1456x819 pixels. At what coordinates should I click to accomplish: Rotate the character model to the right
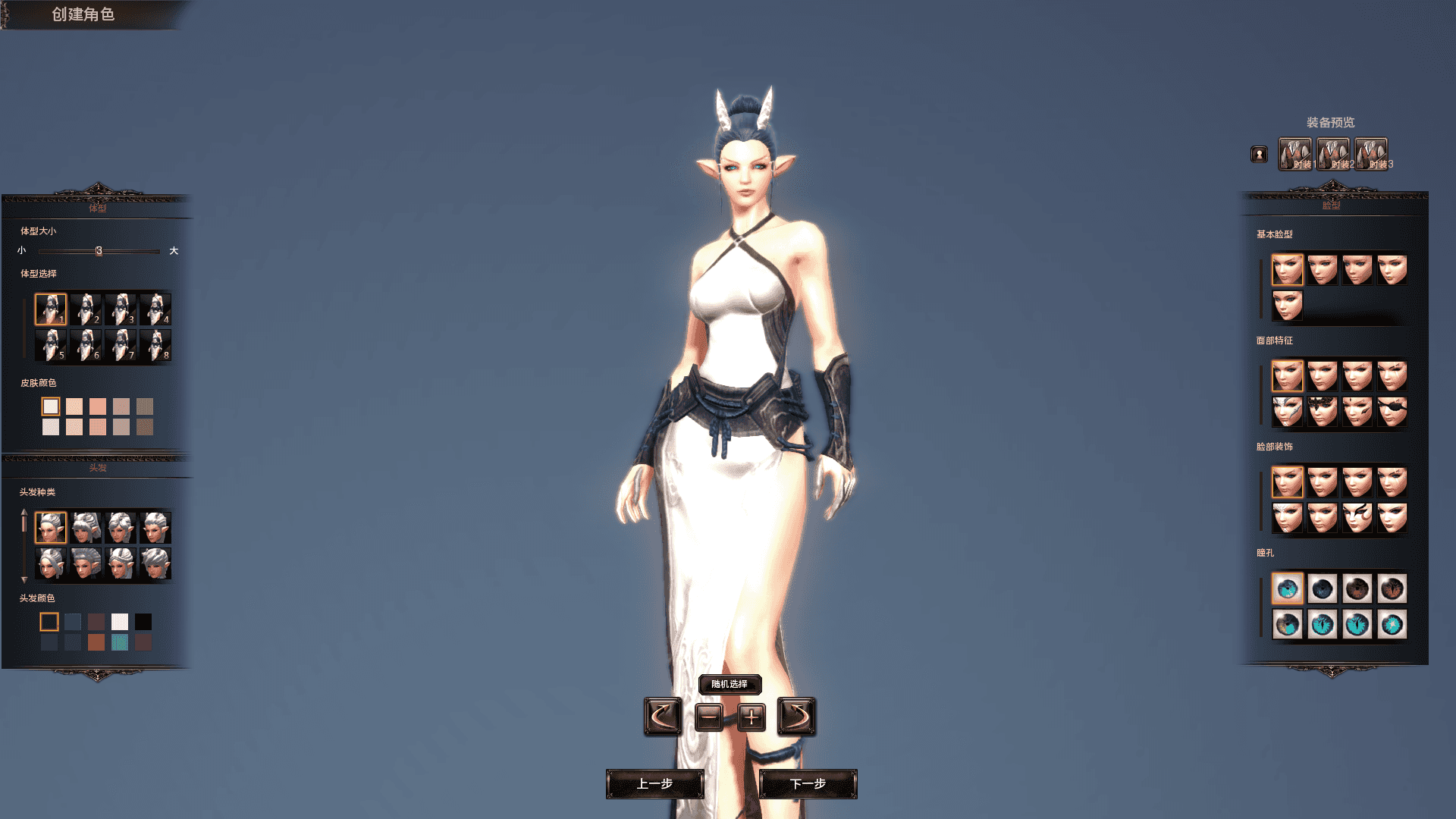click(798, 715)
